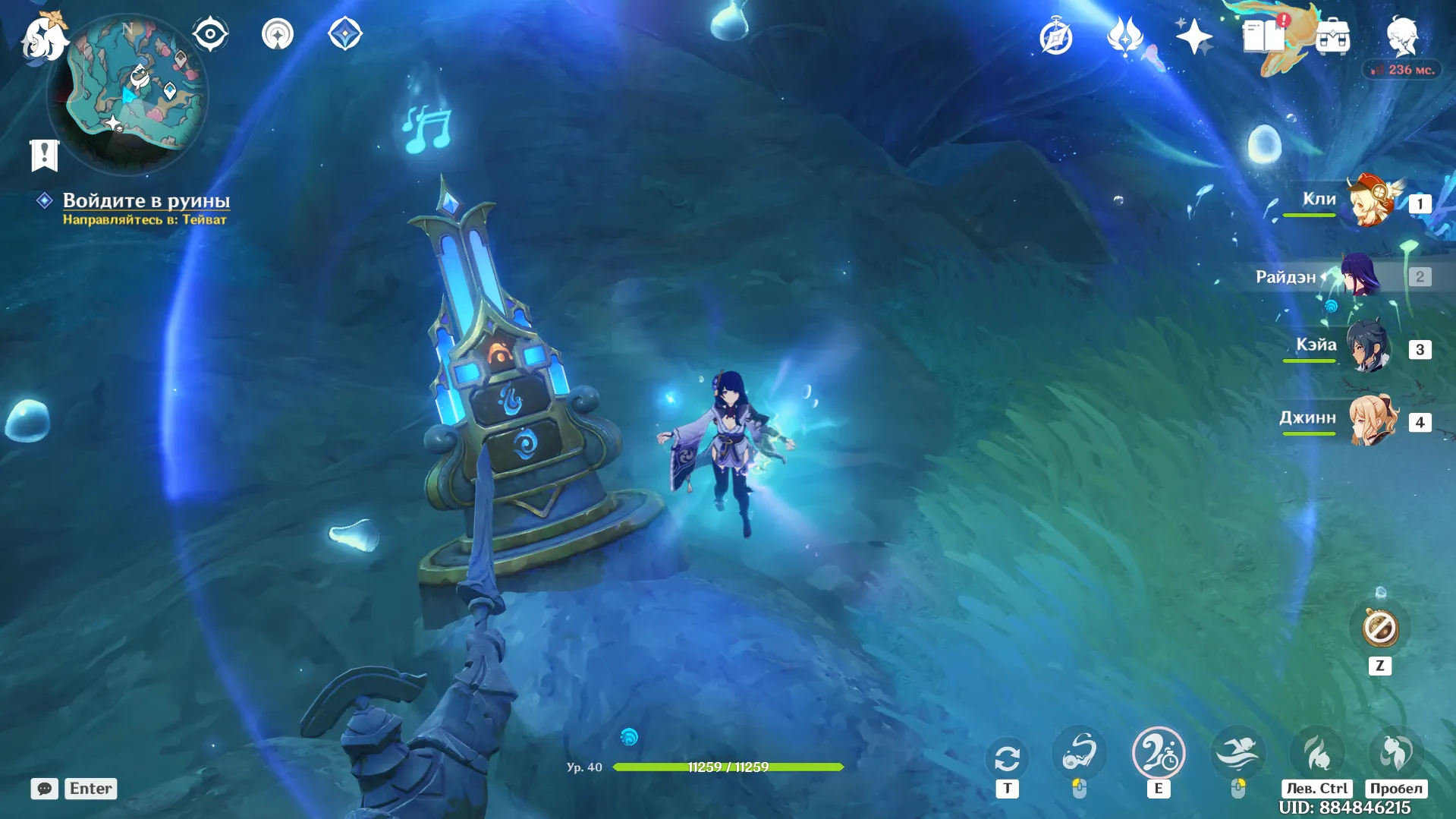Open the inventory backpack icon
The height and width of the screenshot is (819, 1456).
point(1333,36)
